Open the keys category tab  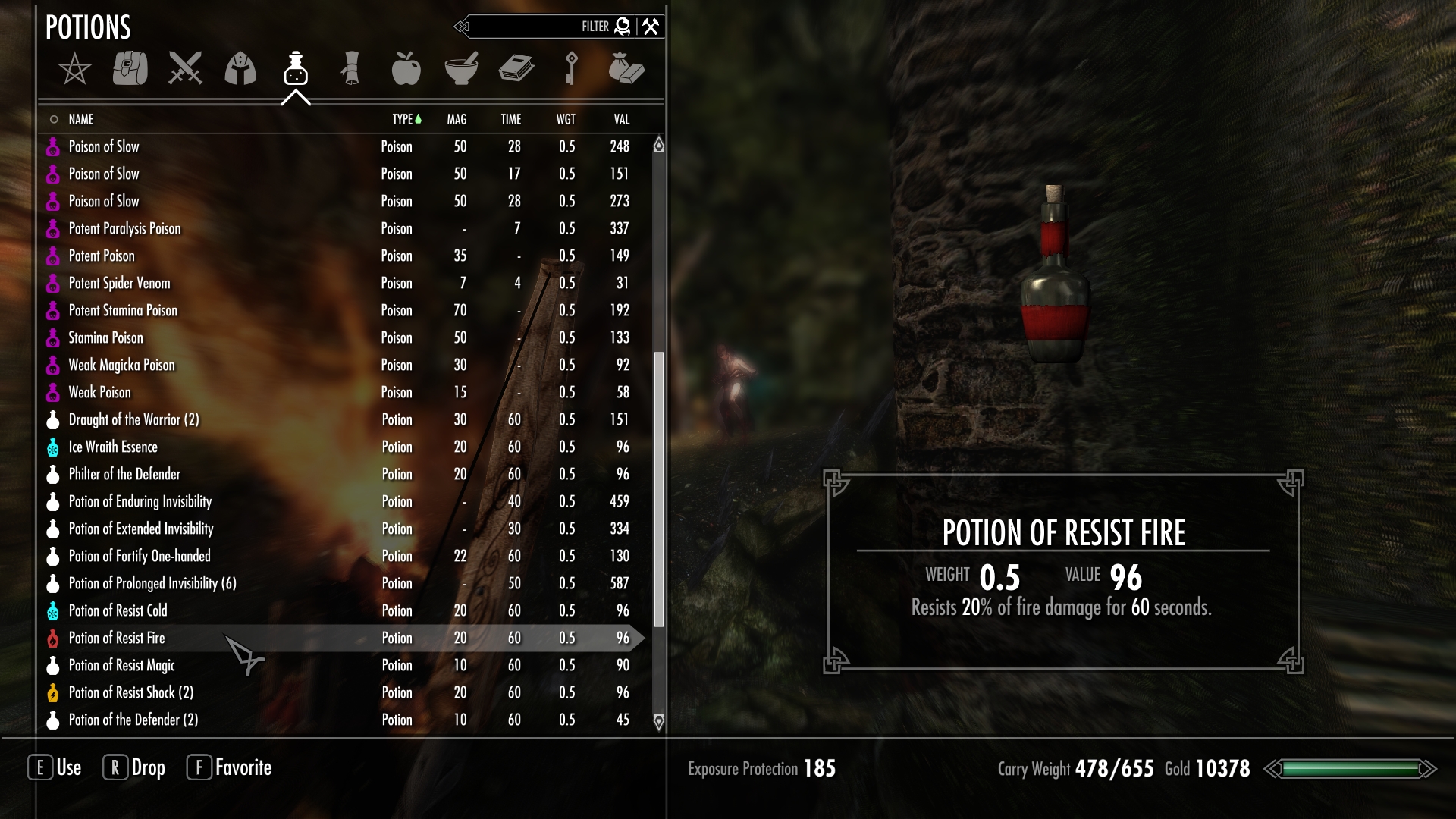pyautogui.click(x=571, y=68)
